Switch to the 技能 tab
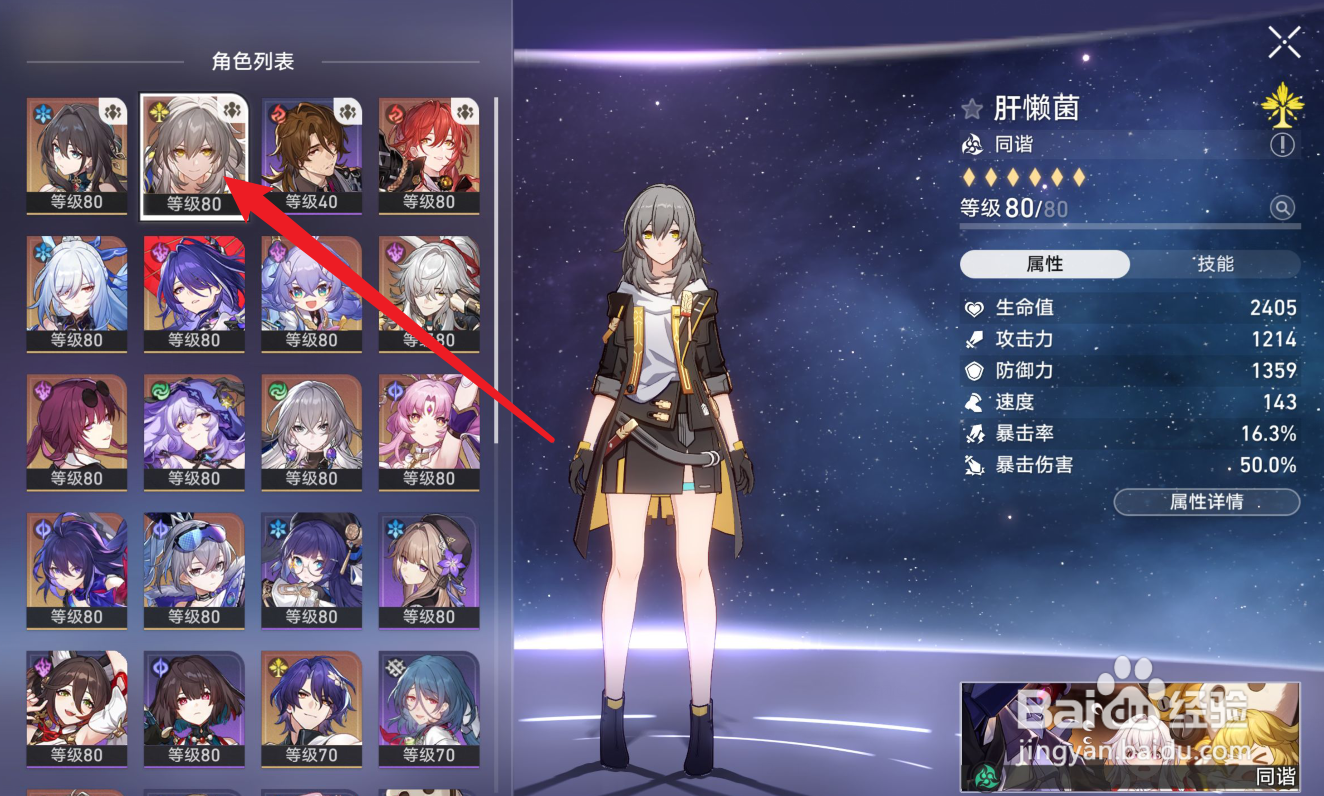The image size is (1324, 796). pos(1215,264)
